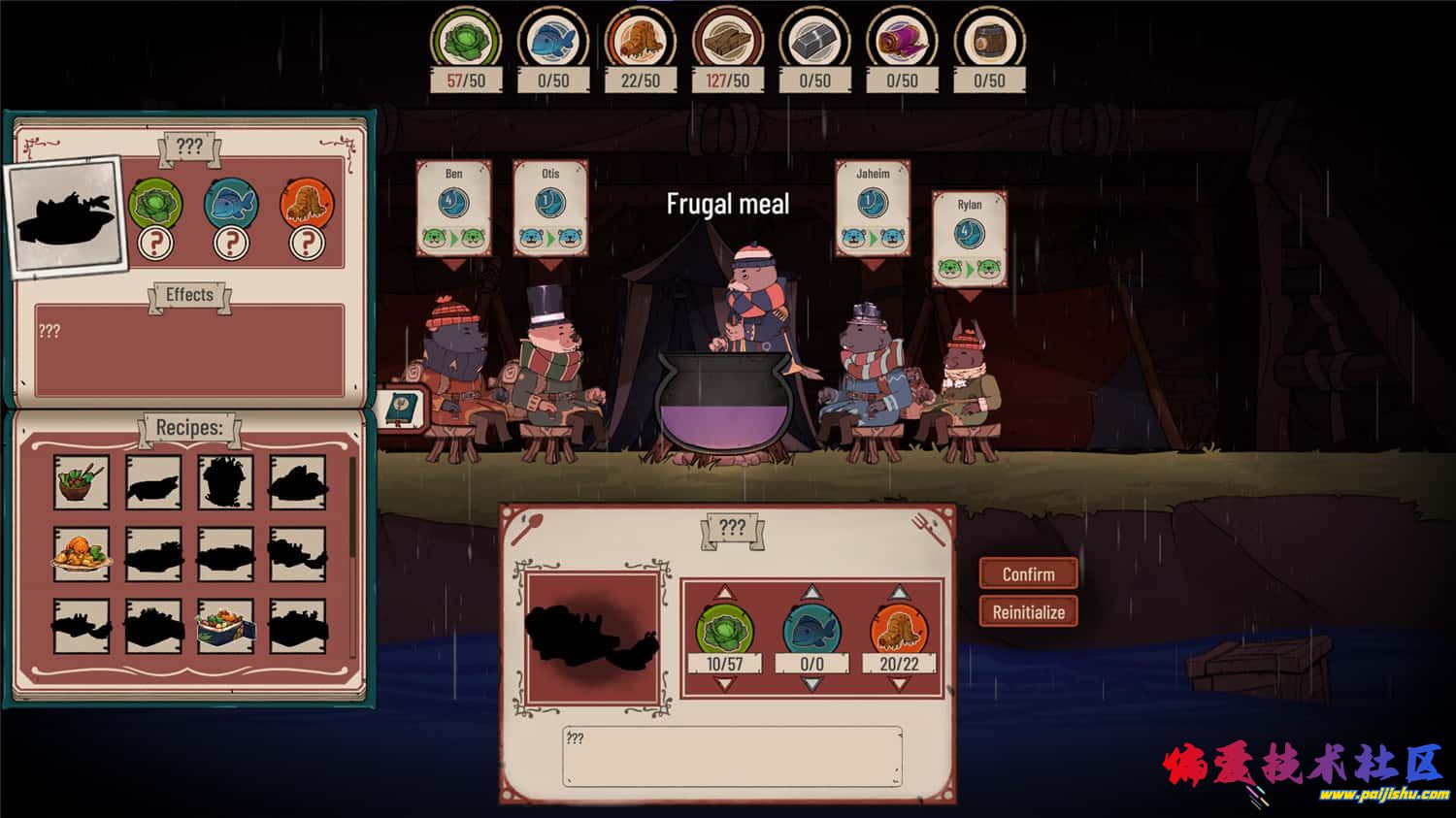Select the salad bowl recipe
The height and width of the screenshot is (818, 1456).
pyautogui.click(x=82, y=482)
